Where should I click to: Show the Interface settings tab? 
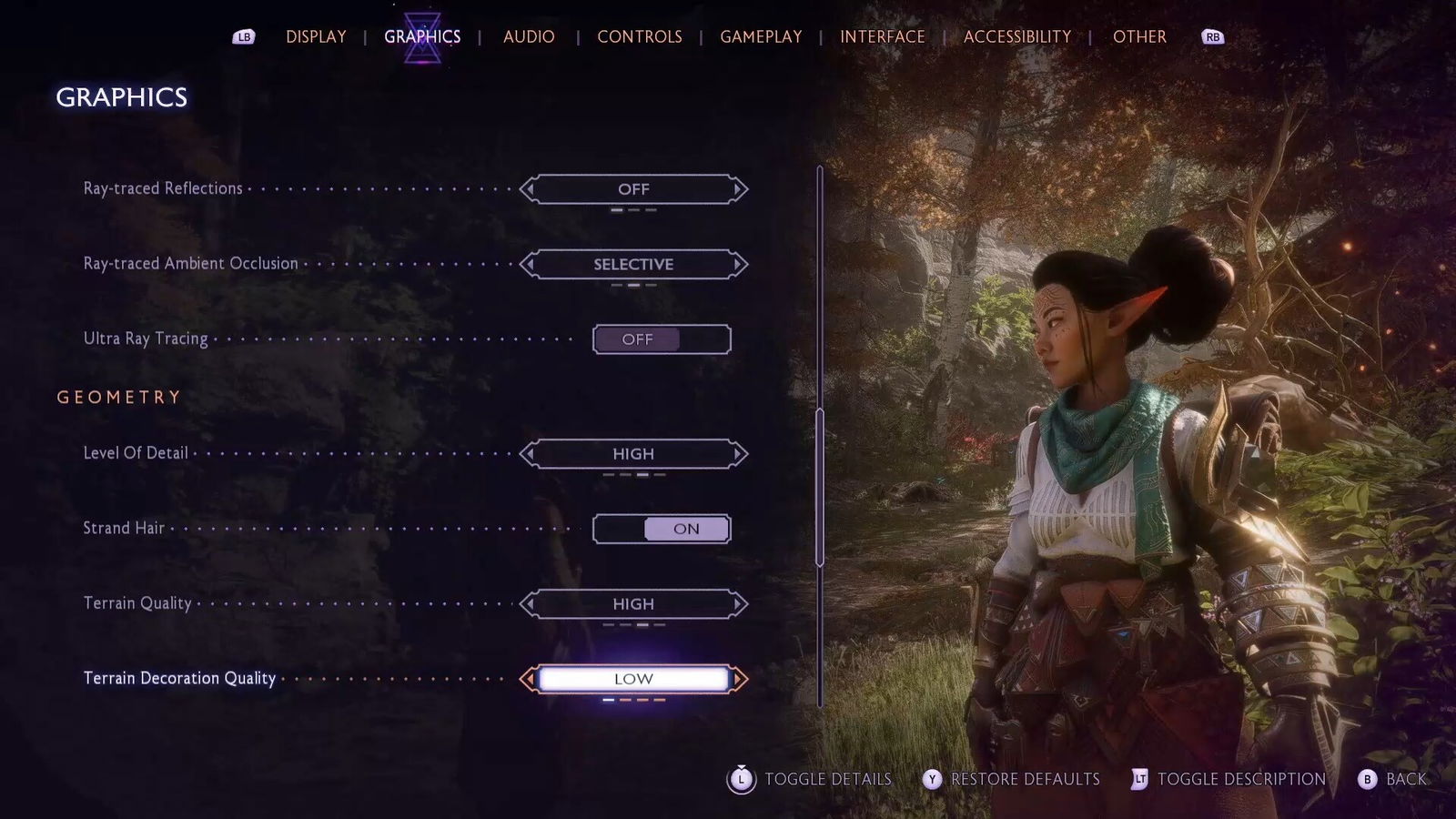point(882,37)
